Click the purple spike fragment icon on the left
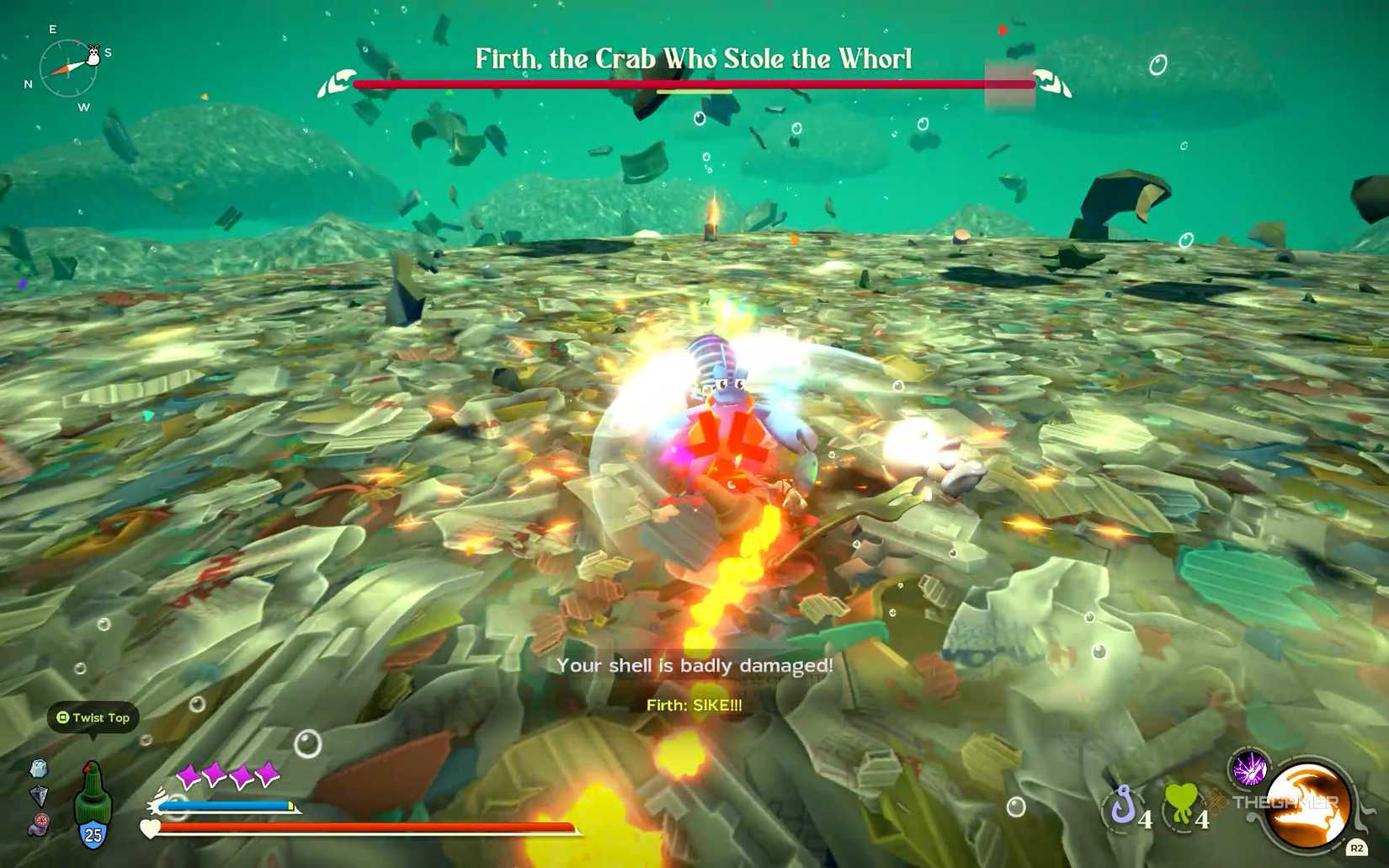This screenshot has height=868, width=1389. click(x=39, y=797)
